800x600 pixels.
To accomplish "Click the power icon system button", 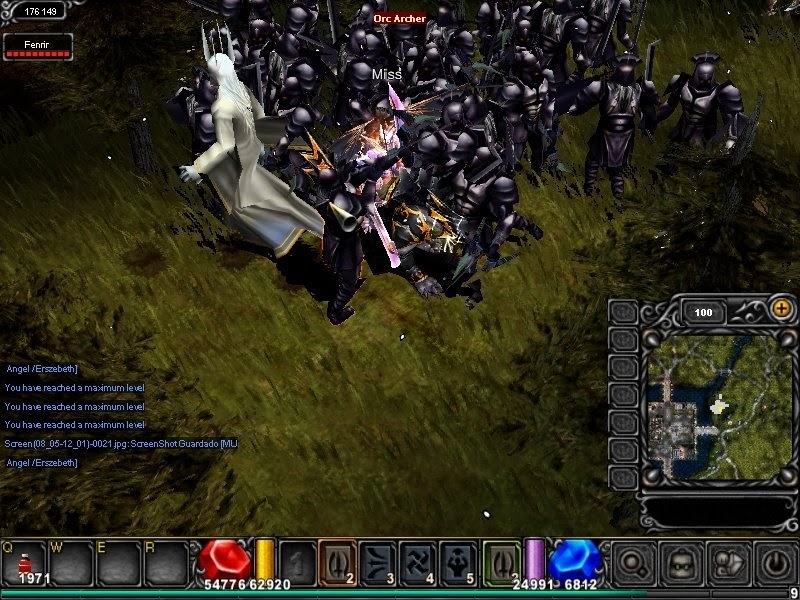I will (776, 564).
